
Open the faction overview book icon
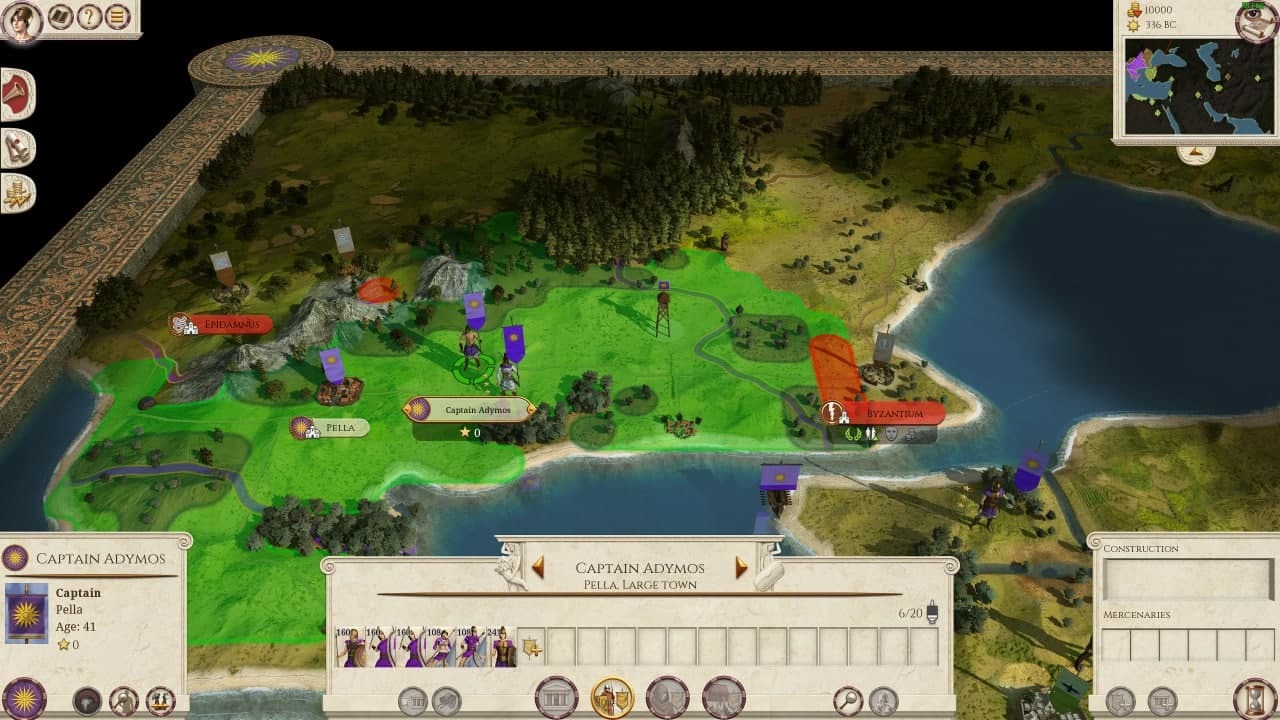[59, 18]
